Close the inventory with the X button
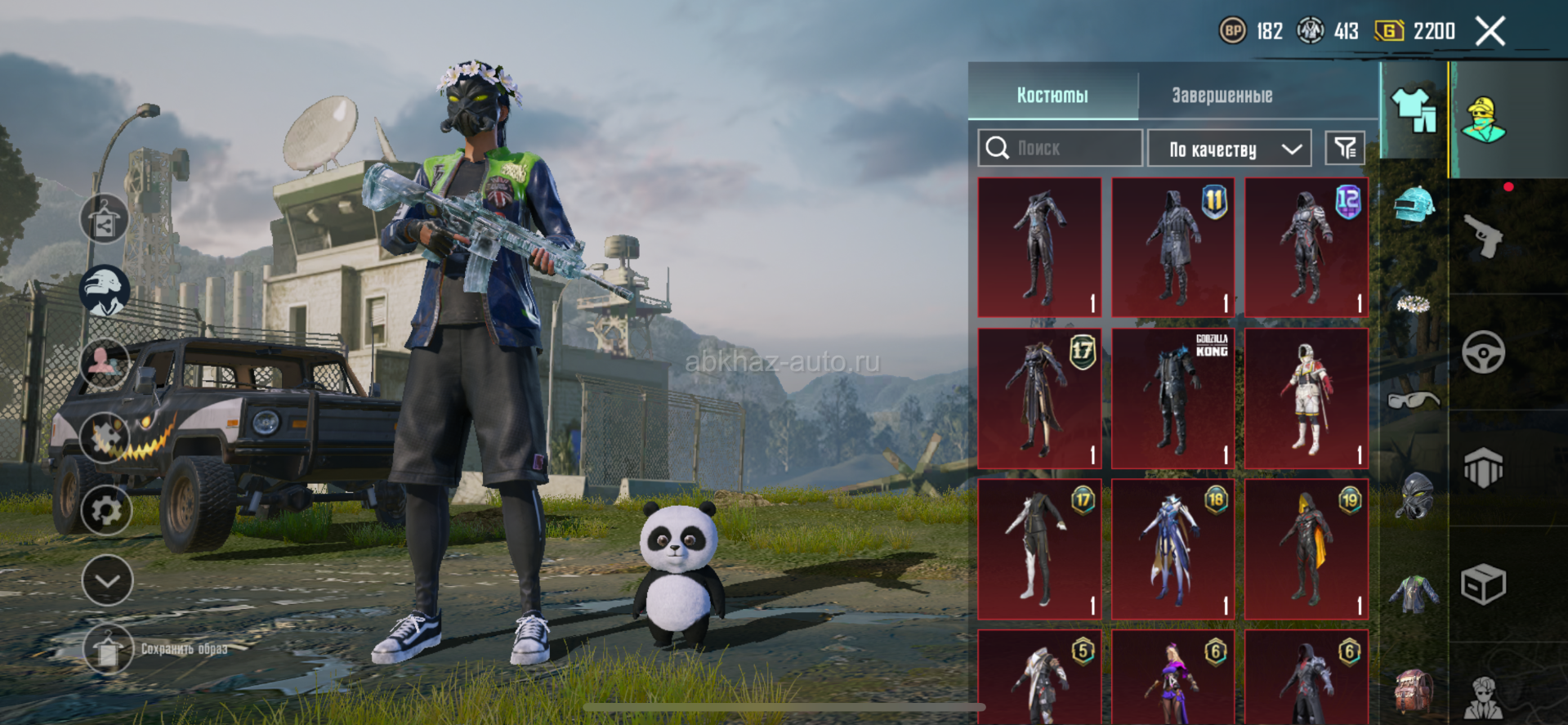This screenshot has width=1568, height=725. click(x=1490, y=32)
